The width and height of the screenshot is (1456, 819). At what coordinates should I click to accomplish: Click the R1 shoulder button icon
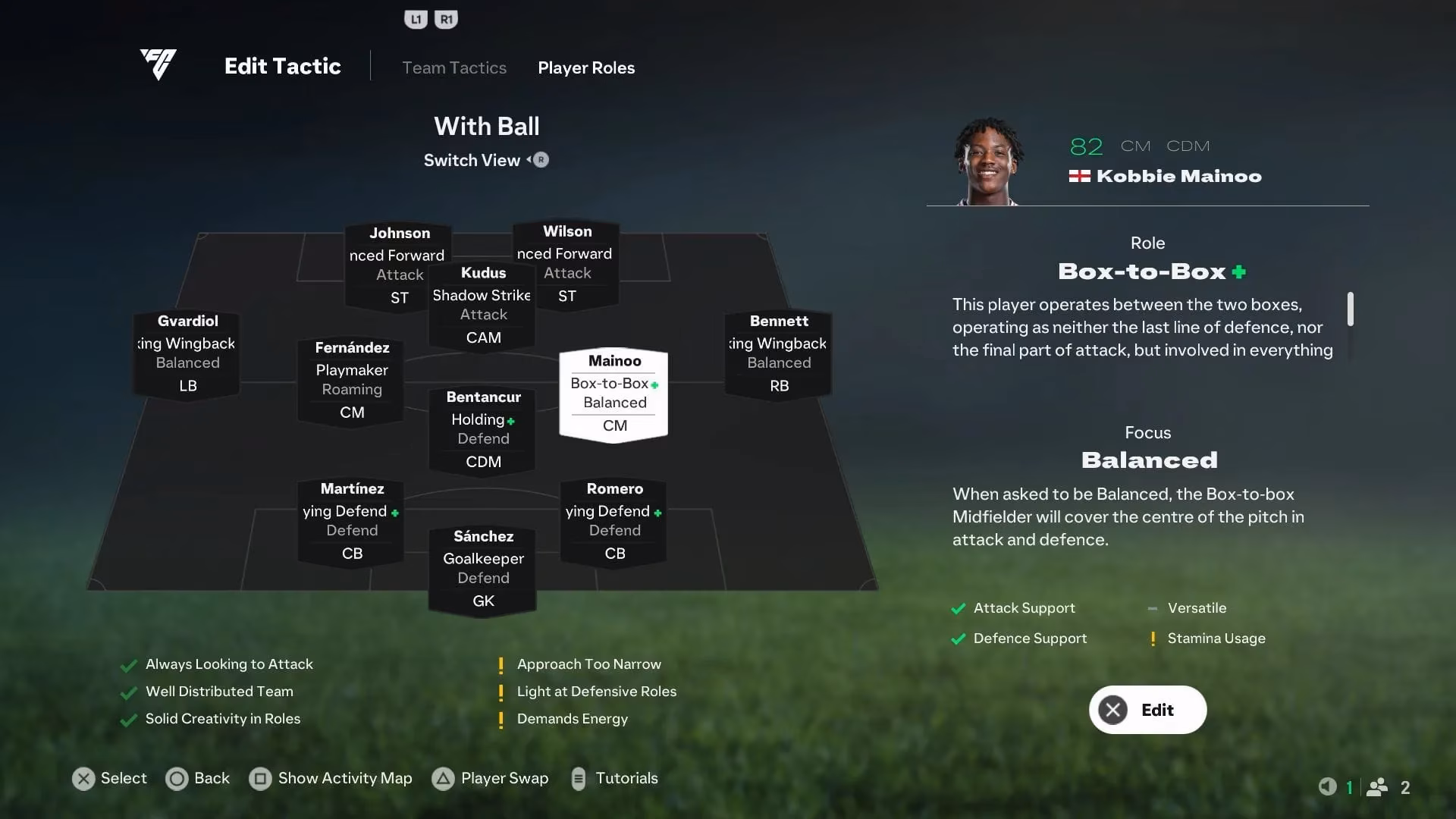[447, 18]
